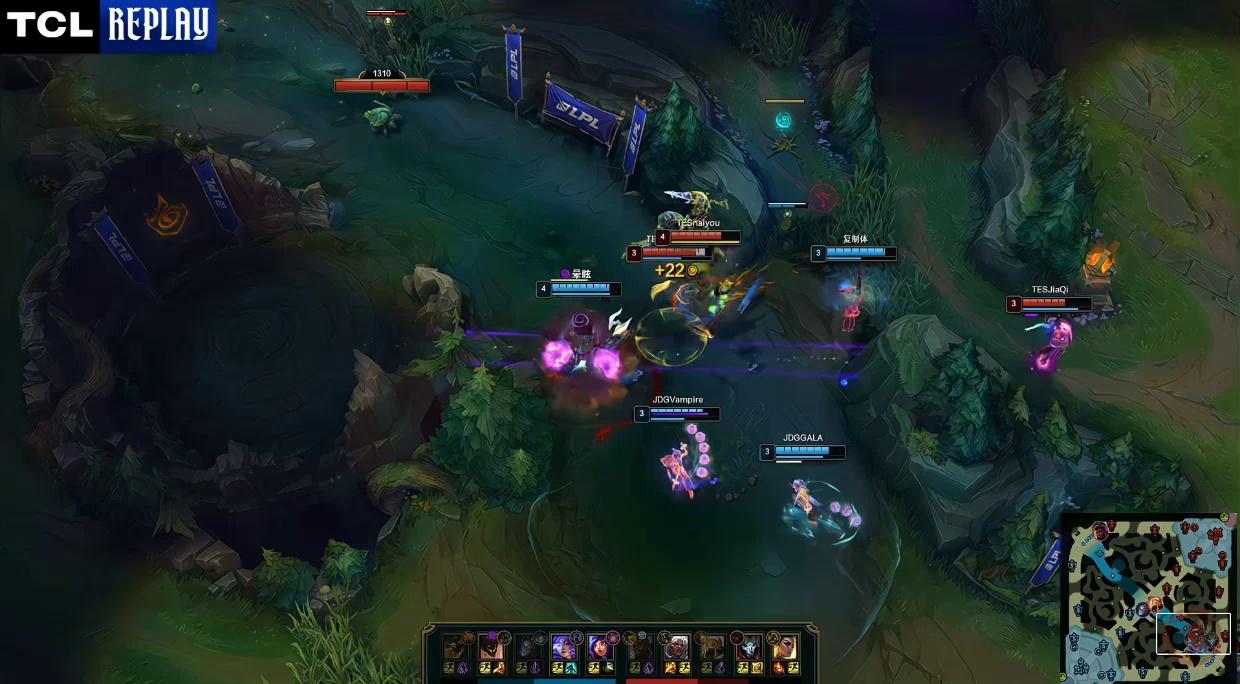1240x684 pixels.
Task: Select the white-haired champion portrait on the scoreboard
Action: 677,647
